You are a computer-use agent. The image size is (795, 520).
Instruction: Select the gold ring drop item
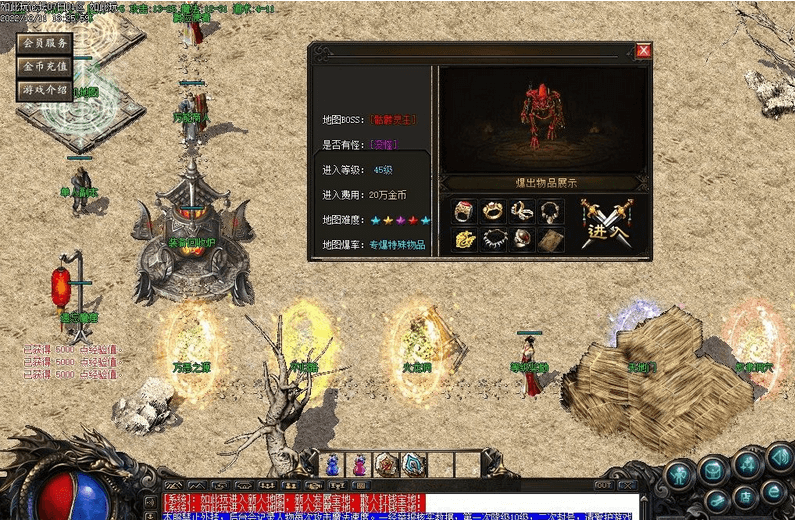tap(493, 211)
